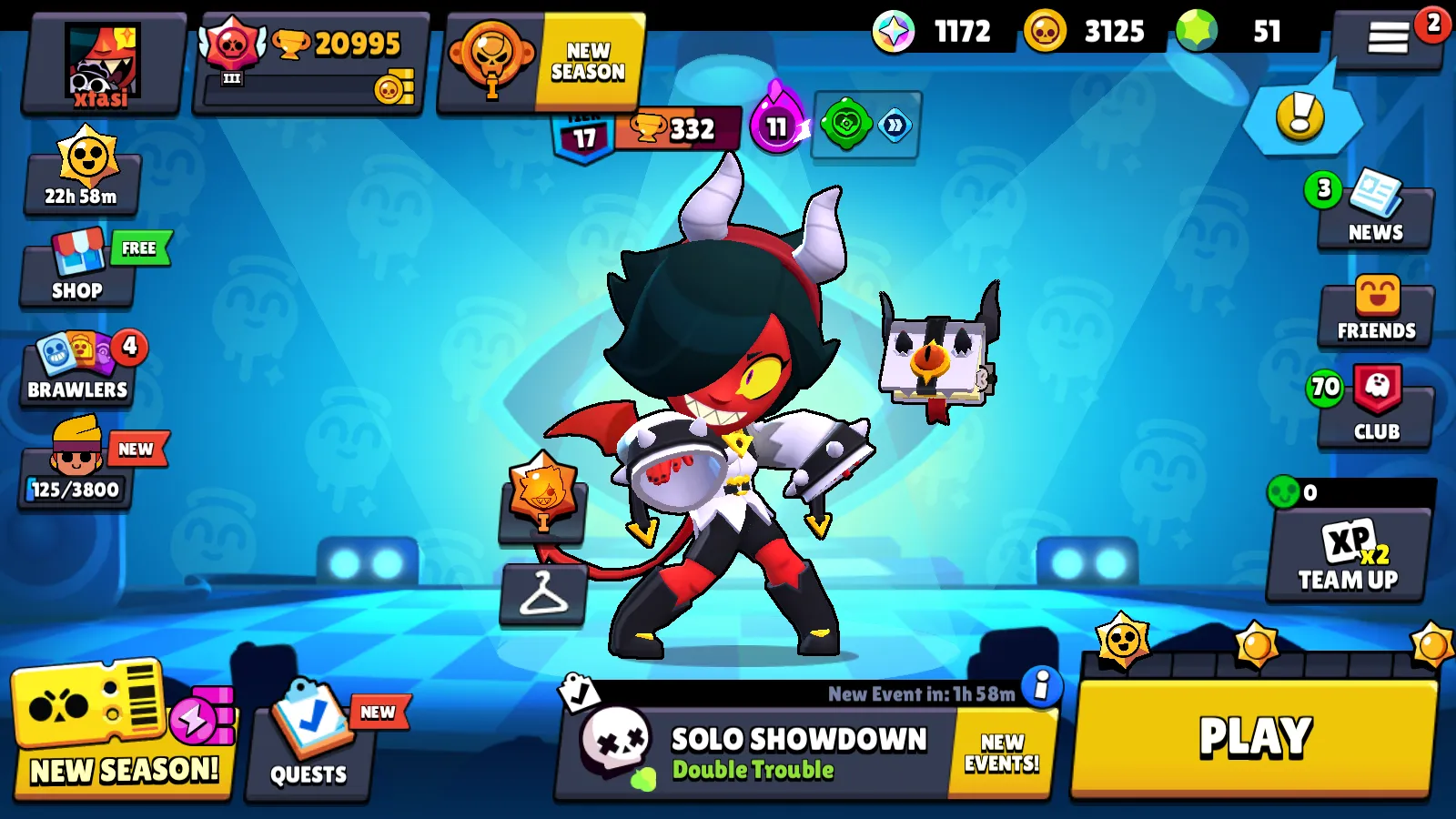This screenshot has width=1456, height=819.
Task: Open the Shop with the FREE offer
Action: click(x=77, y=273)
